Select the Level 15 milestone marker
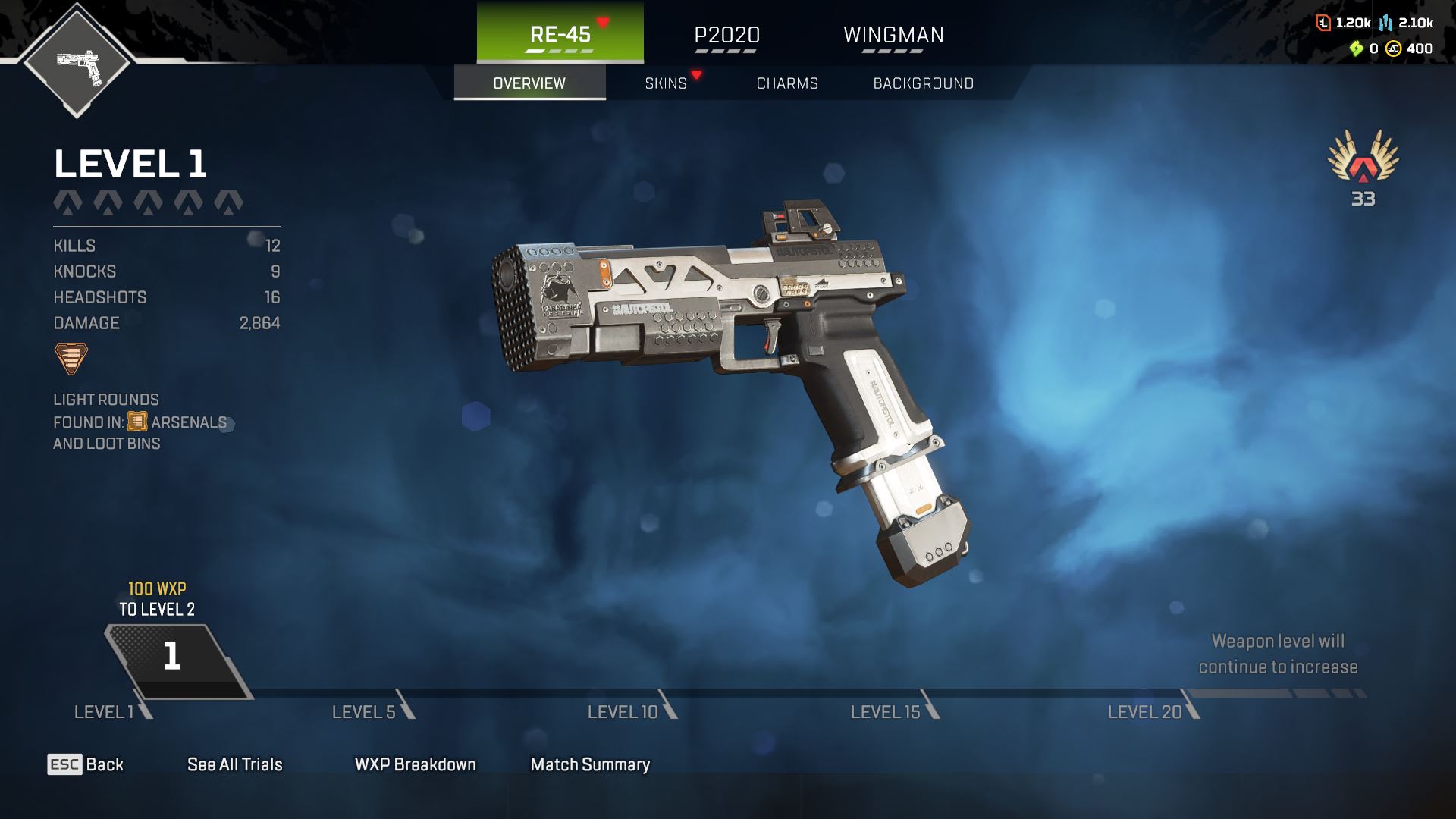1456x819 pixels. pyautogui.click(x=893, y=711)
